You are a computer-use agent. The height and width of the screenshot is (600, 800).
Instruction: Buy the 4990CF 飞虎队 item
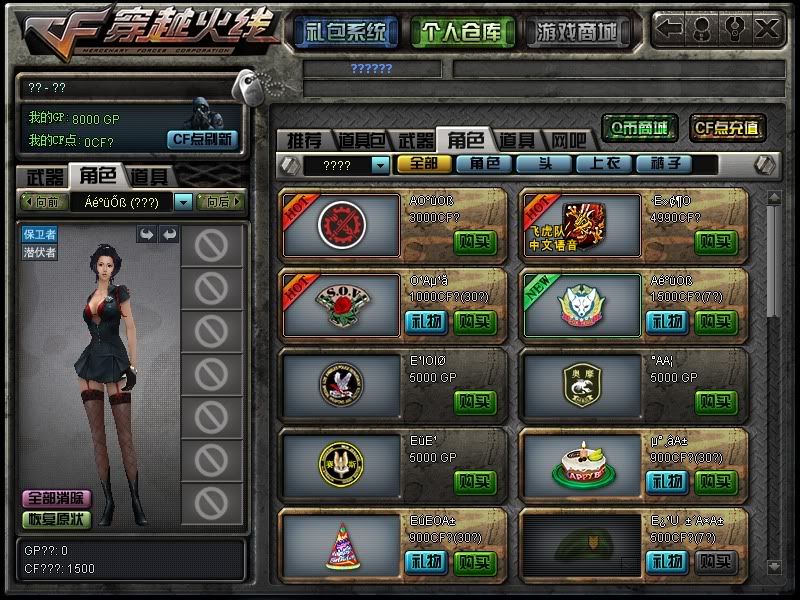tap(716, 241)
